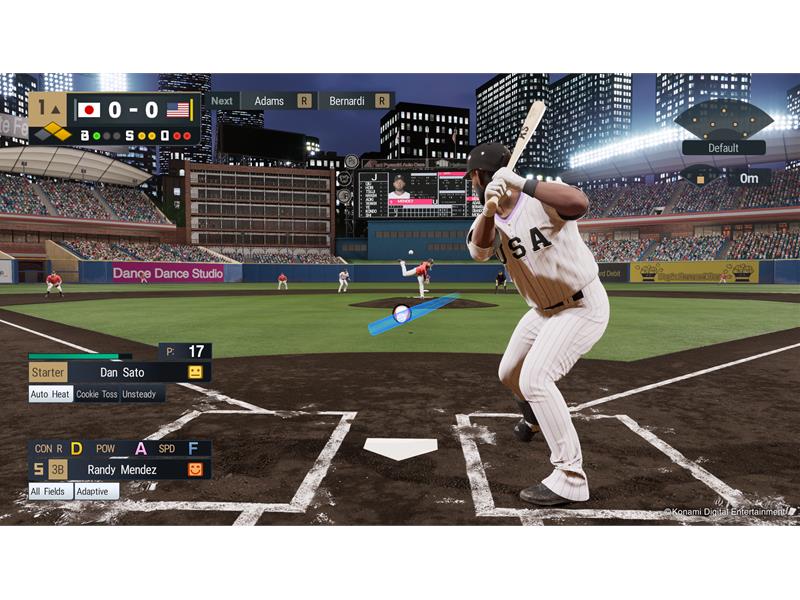Open the Randy Mendez batter panel
Screen dimensions: 800x600
(119, 469)
